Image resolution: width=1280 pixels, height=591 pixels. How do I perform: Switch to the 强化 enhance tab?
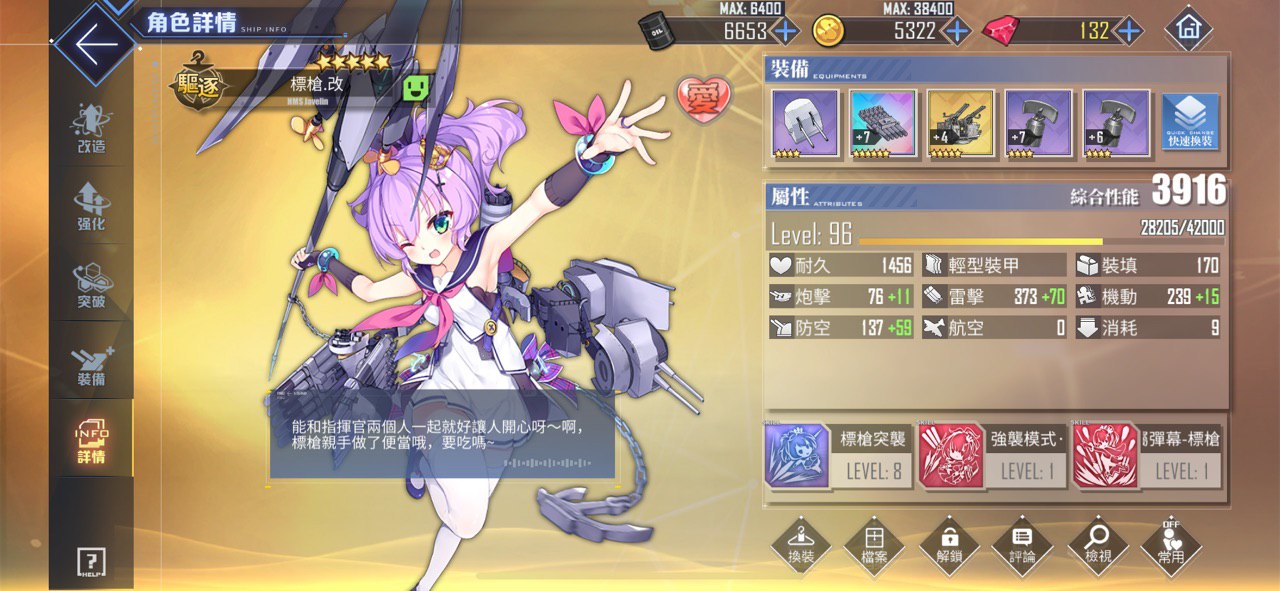click(x=91, y=207)
